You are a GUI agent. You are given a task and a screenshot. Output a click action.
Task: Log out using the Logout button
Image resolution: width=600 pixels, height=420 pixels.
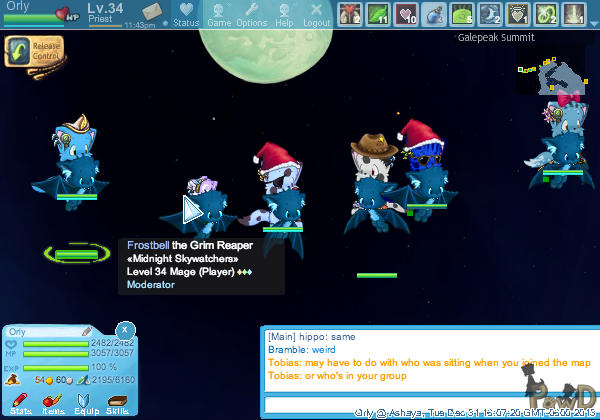(316, 14)
